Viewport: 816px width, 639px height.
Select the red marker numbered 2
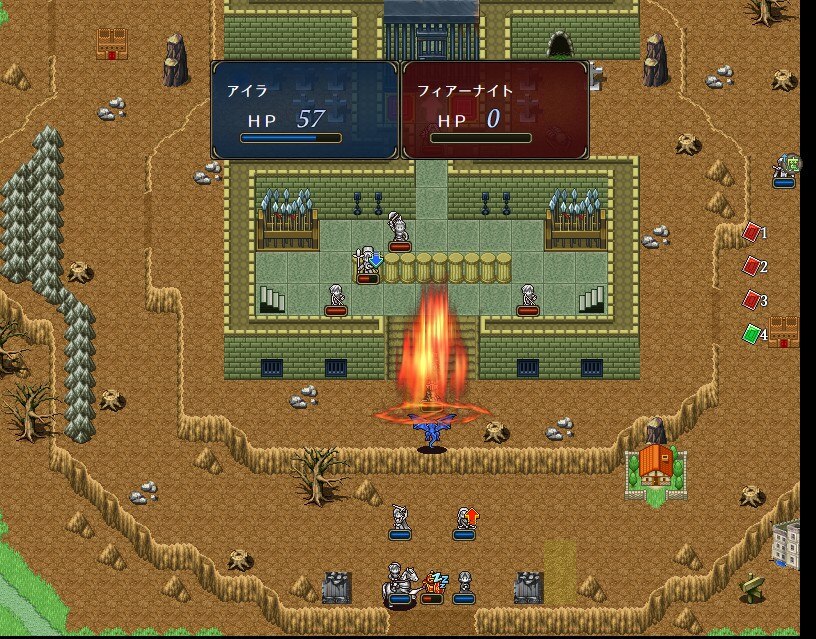[751, 266]
